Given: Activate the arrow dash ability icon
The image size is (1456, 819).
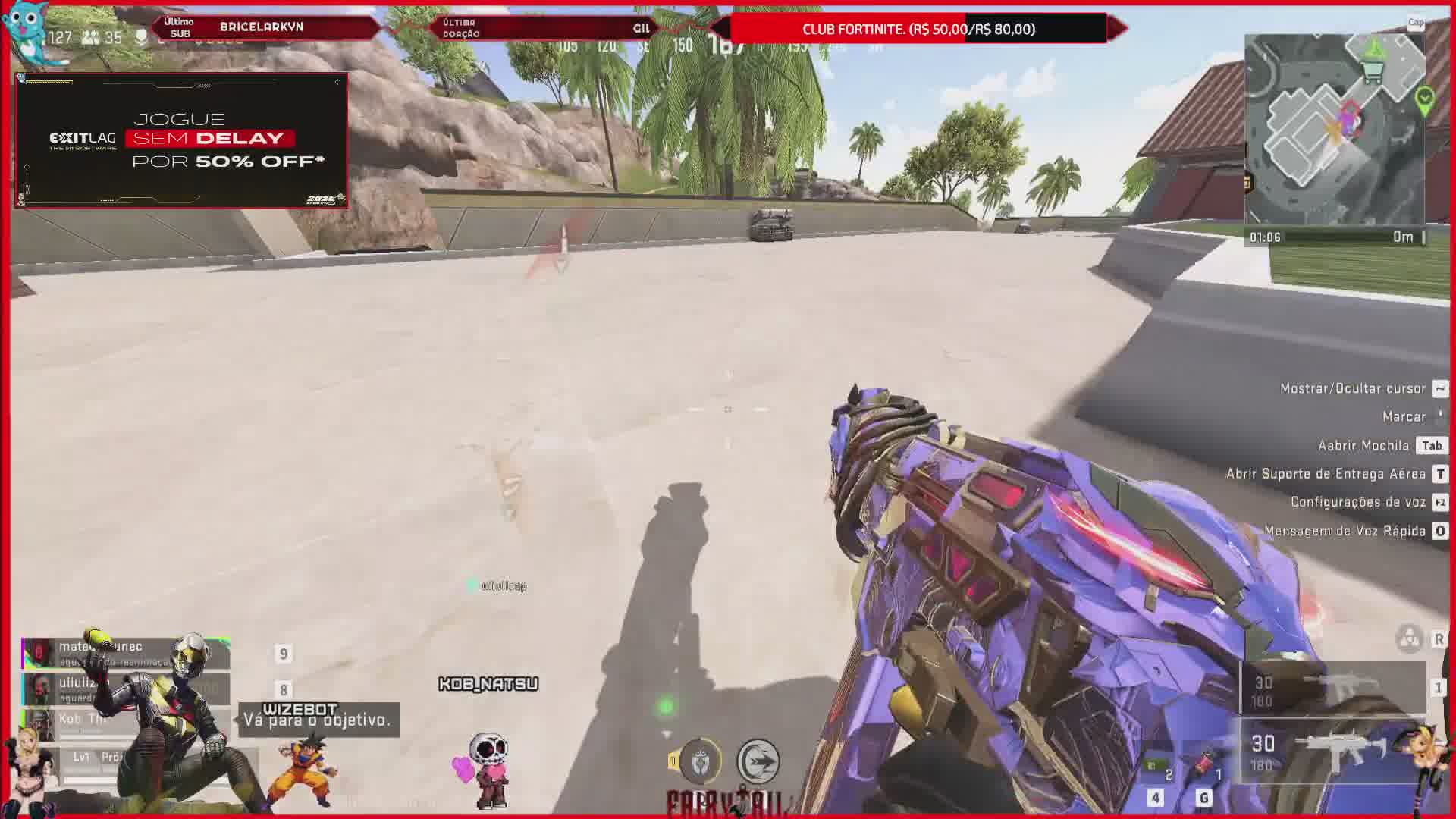Looking at the screenshot, I should point(758,761).
